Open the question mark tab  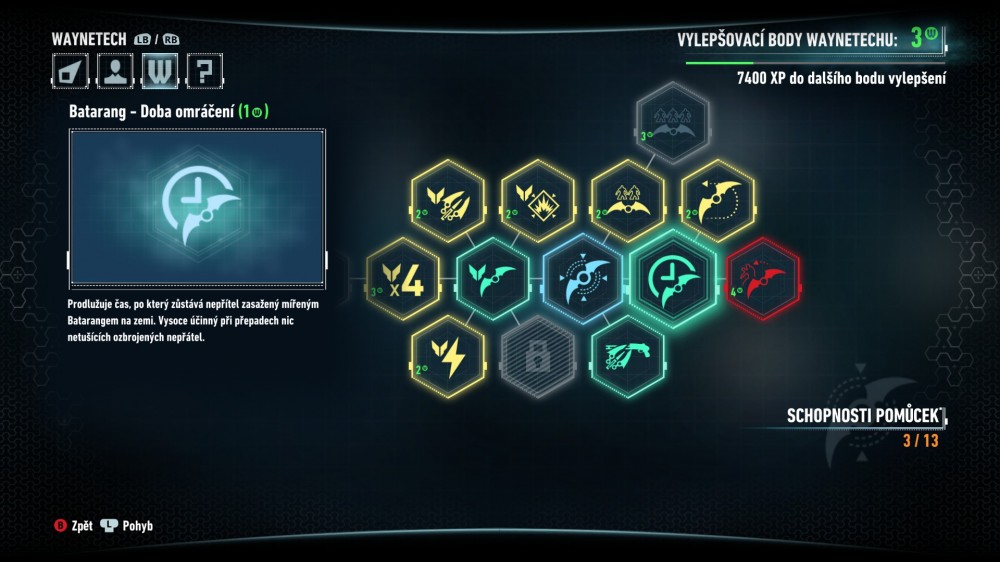coord(204,71)
